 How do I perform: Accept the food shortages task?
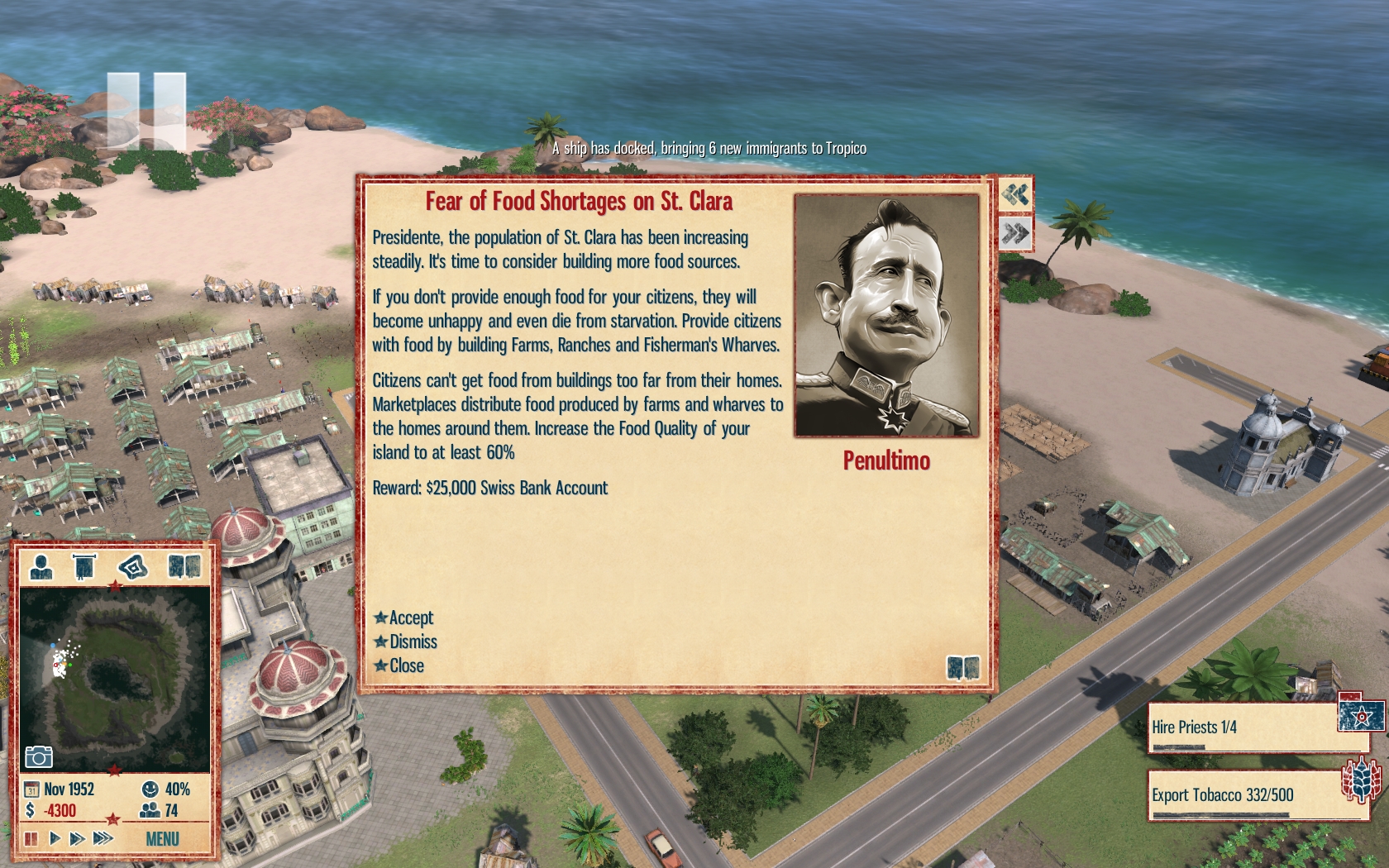[x=404, y=618]
